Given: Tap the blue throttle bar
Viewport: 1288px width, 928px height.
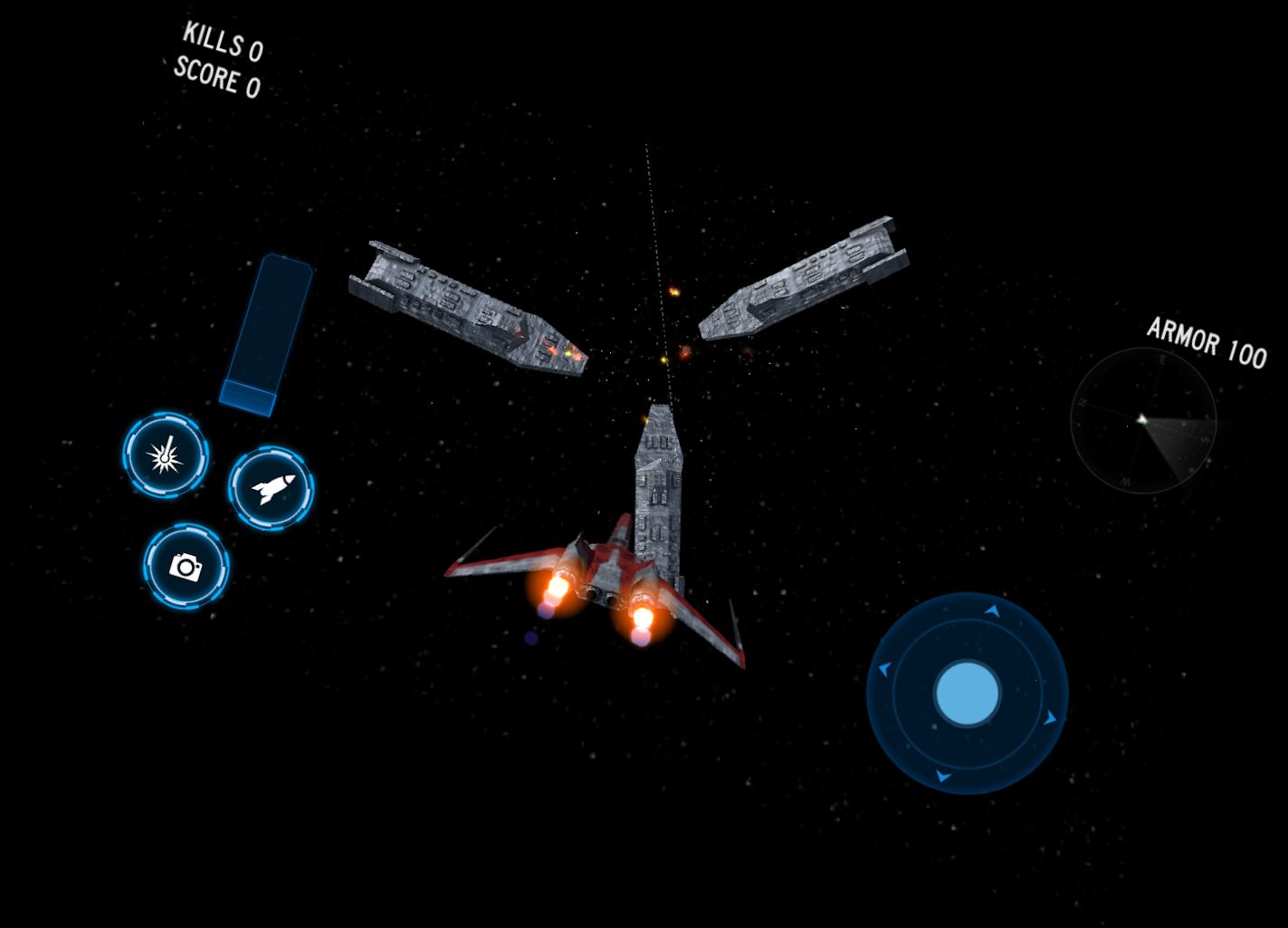Looking at the screenshot, I should 266,335.
